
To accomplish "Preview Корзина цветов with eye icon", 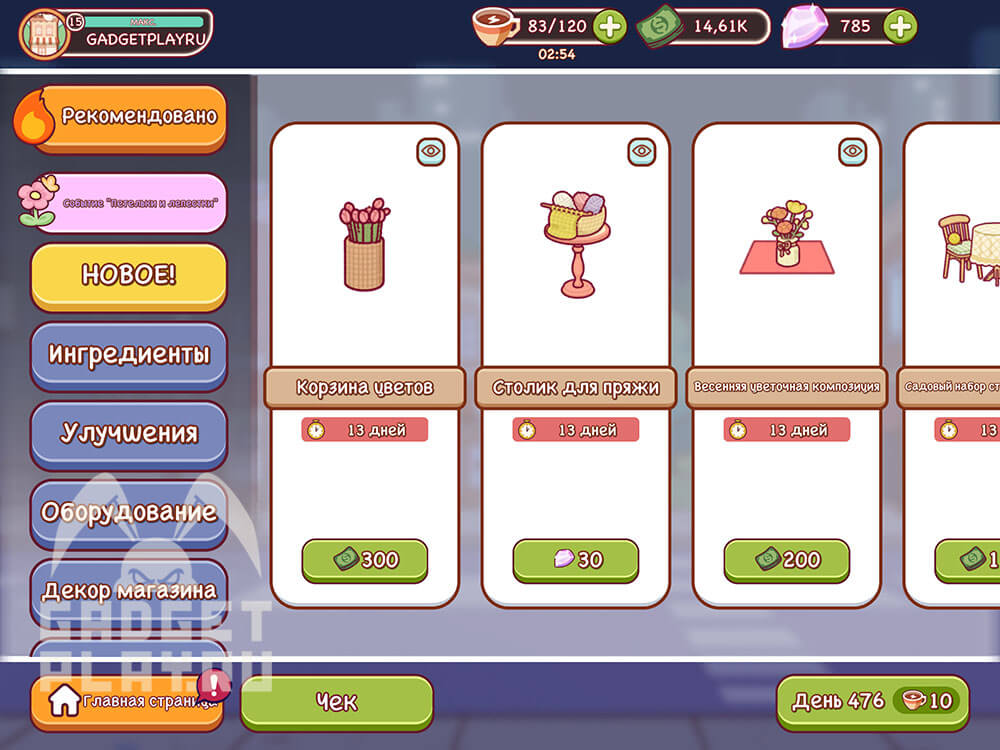I will [431, 152].
